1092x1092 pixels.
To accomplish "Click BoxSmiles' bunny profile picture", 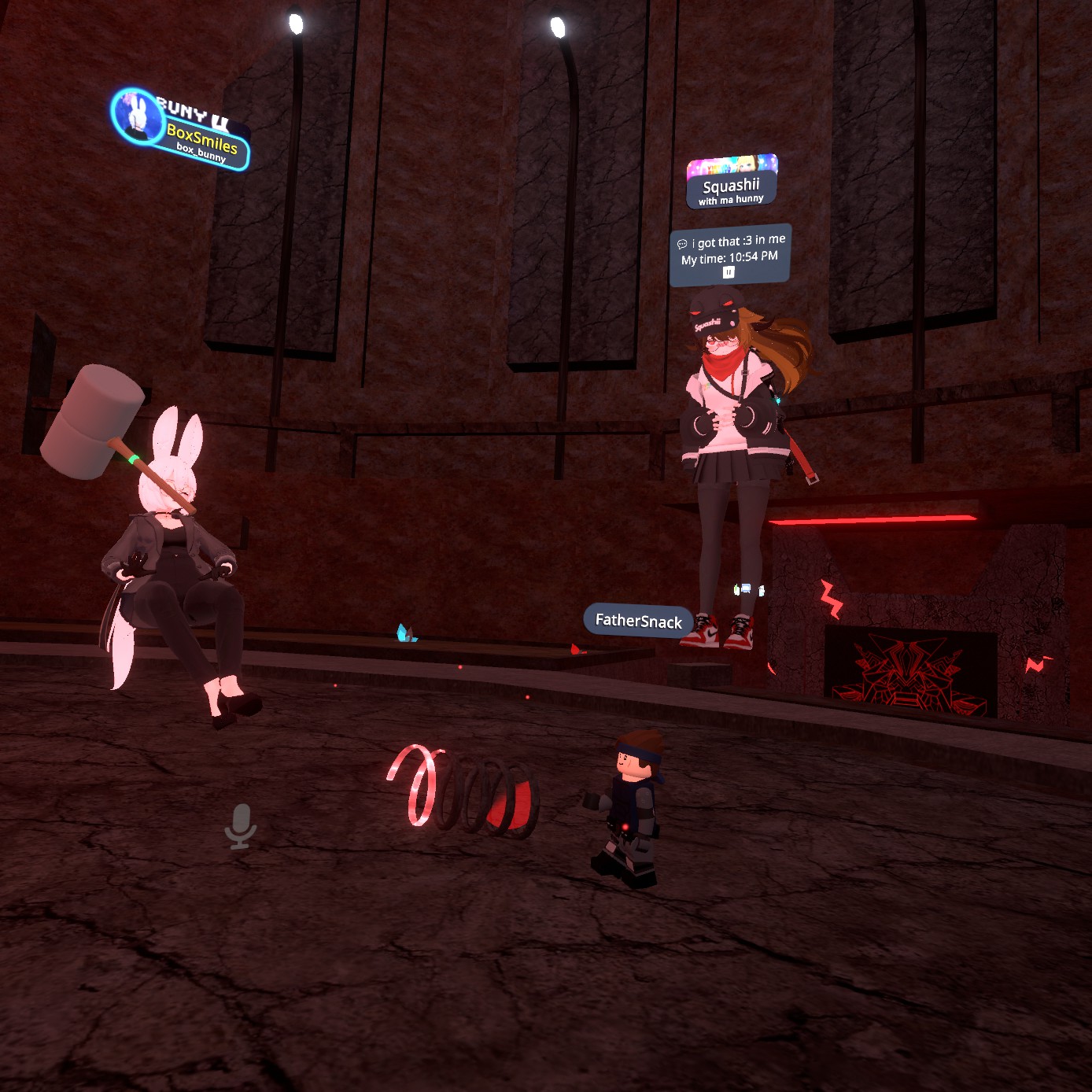I will (137, 115).
